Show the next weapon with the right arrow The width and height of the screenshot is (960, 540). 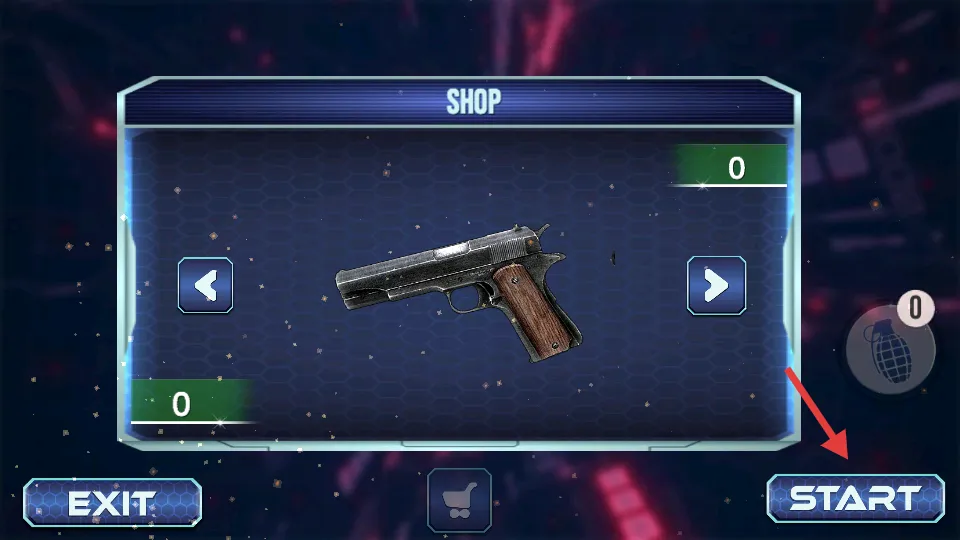tap(716, 286)
